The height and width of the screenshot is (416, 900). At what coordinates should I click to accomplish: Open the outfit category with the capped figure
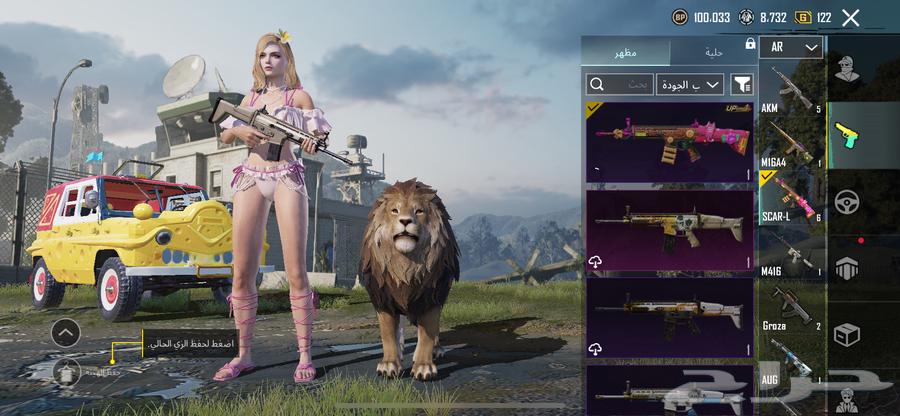846,70
